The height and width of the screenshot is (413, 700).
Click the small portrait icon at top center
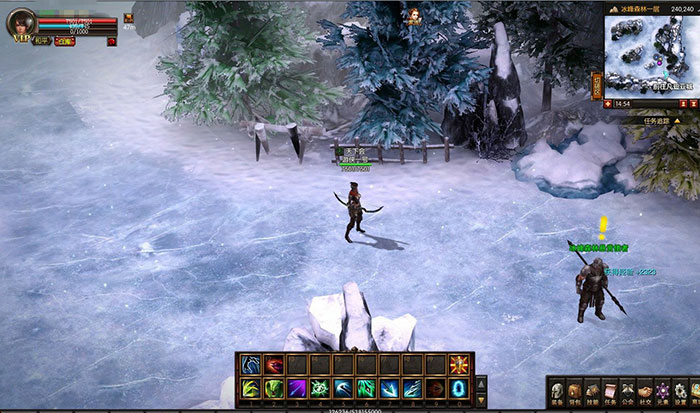[x=413, y=14]
